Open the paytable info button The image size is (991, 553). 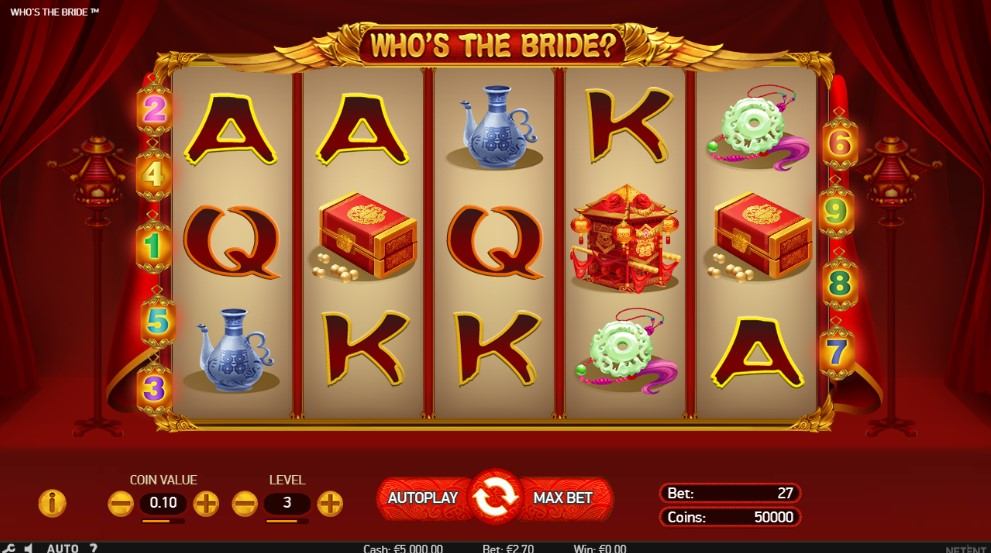pos(52,503)
